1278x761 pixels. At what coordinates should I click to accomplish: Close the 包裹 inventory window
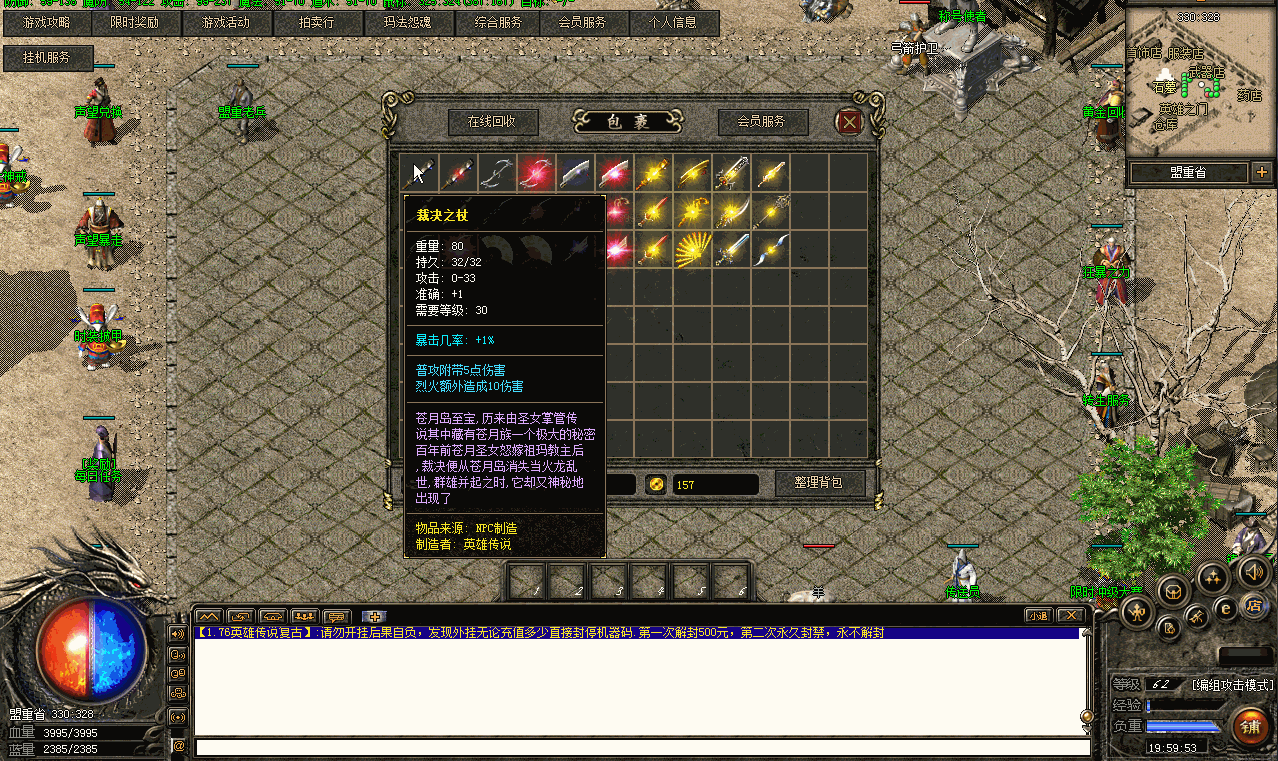(849, 122)
